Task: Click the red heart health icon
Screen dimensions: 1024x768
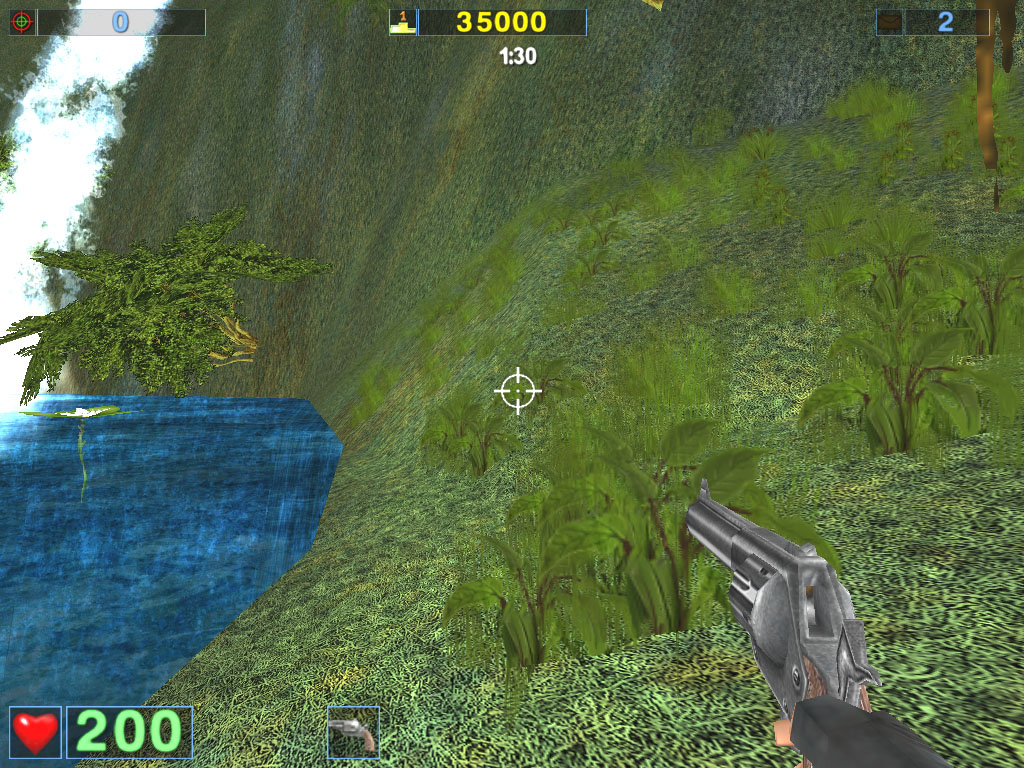Action: 36,732
